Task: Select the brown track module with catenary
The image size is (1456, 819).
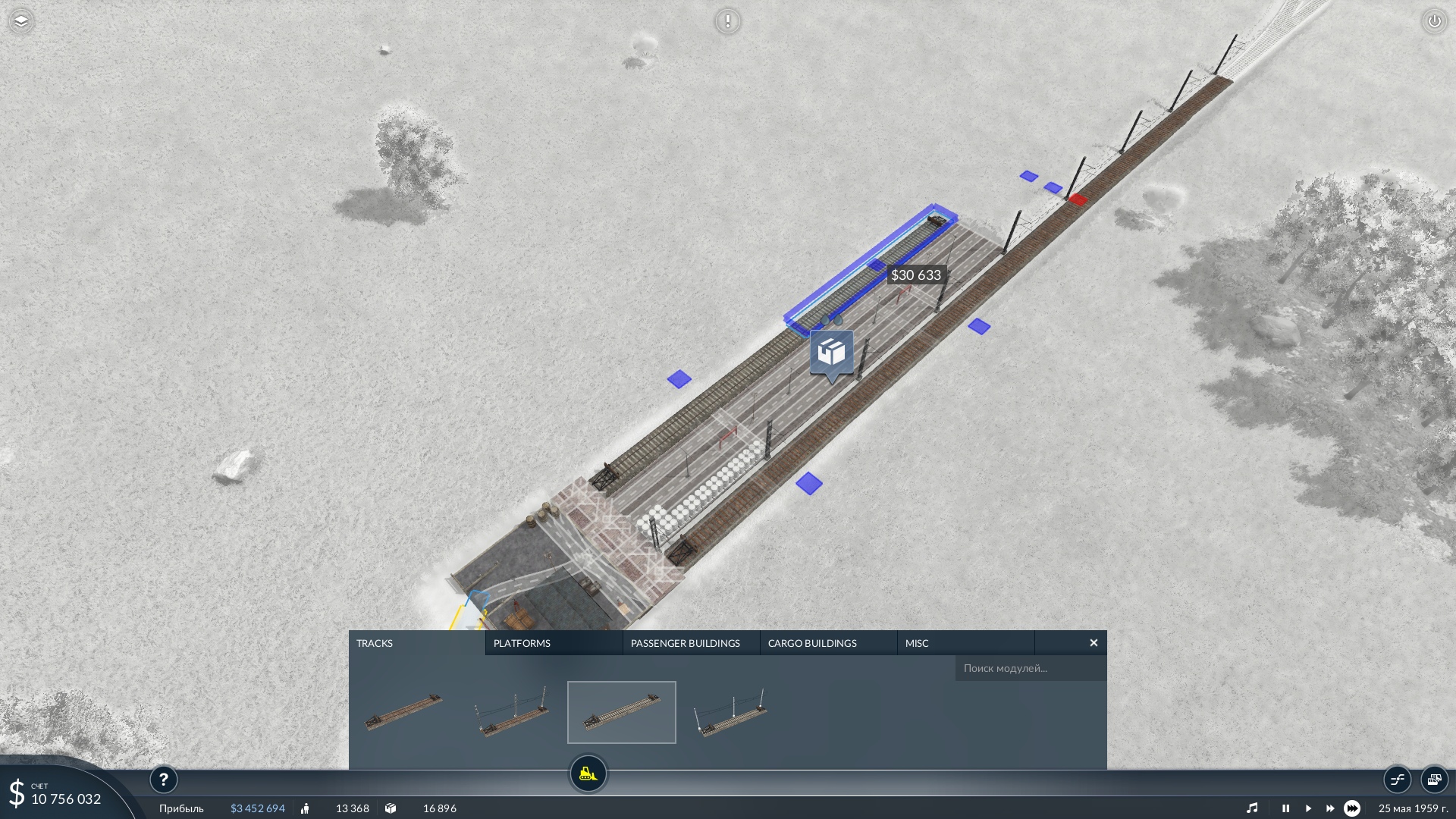Action: pos(513,712)
